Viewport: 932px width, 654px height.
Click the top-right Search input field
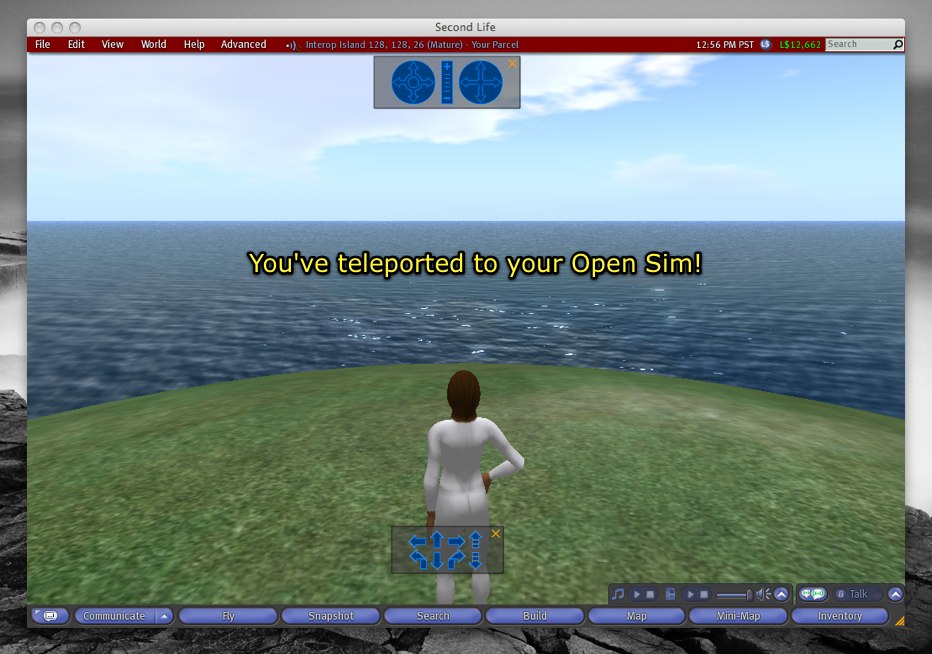[858, 45]
